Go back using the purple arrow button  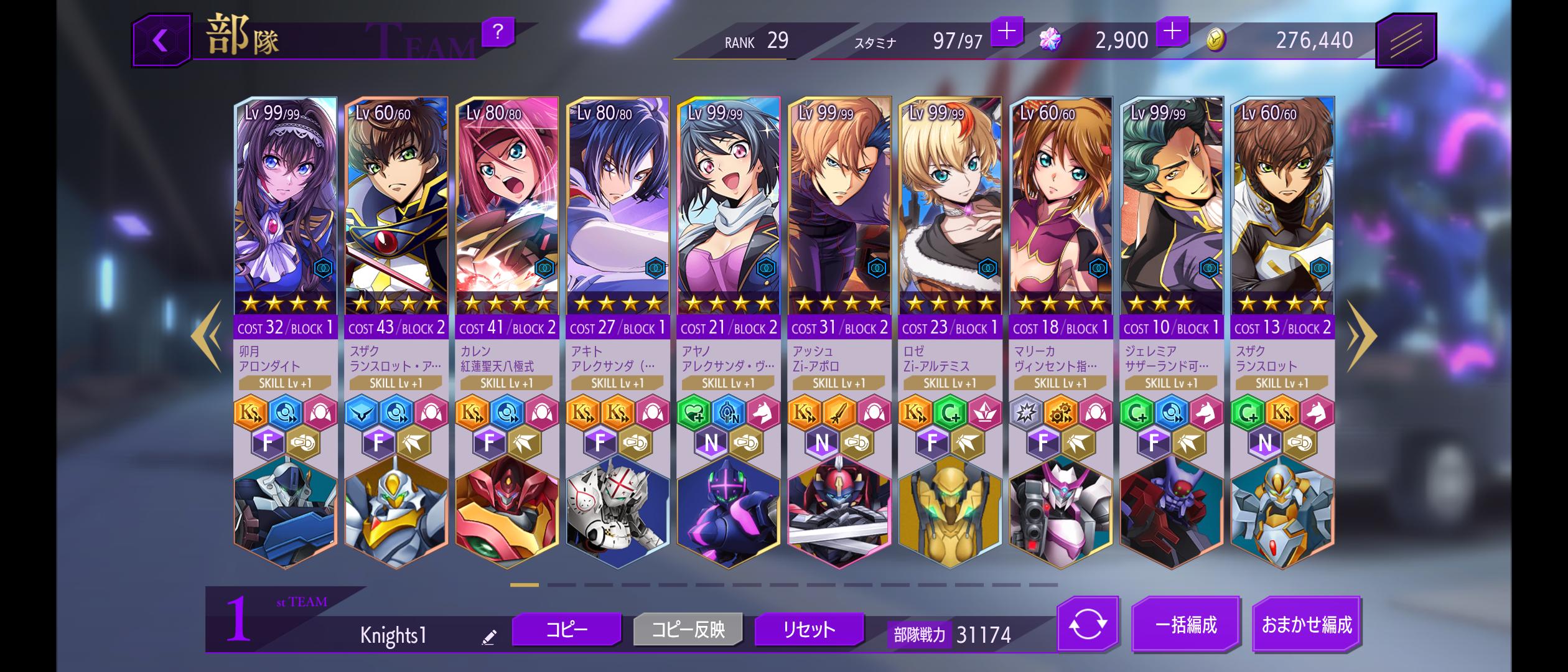(x=161, y=41)
